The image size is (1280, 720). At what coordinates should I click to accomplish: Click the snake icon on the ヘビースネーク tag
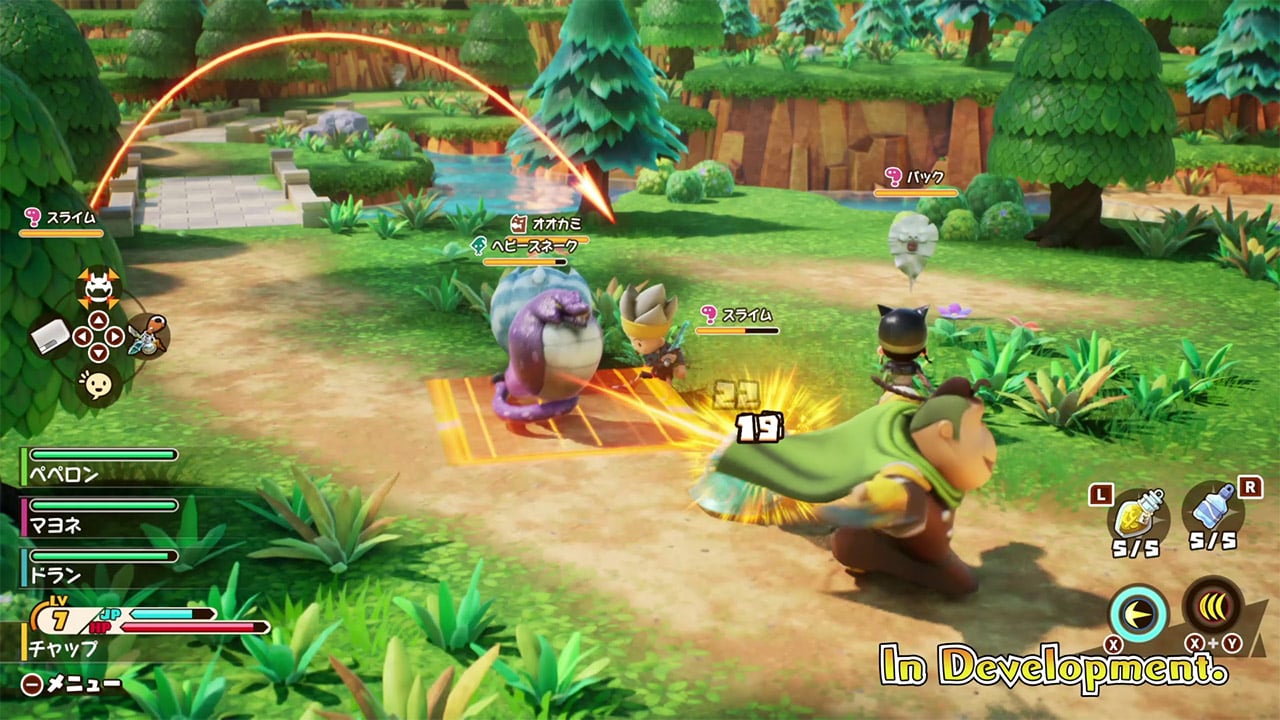(x=479, y=244)
